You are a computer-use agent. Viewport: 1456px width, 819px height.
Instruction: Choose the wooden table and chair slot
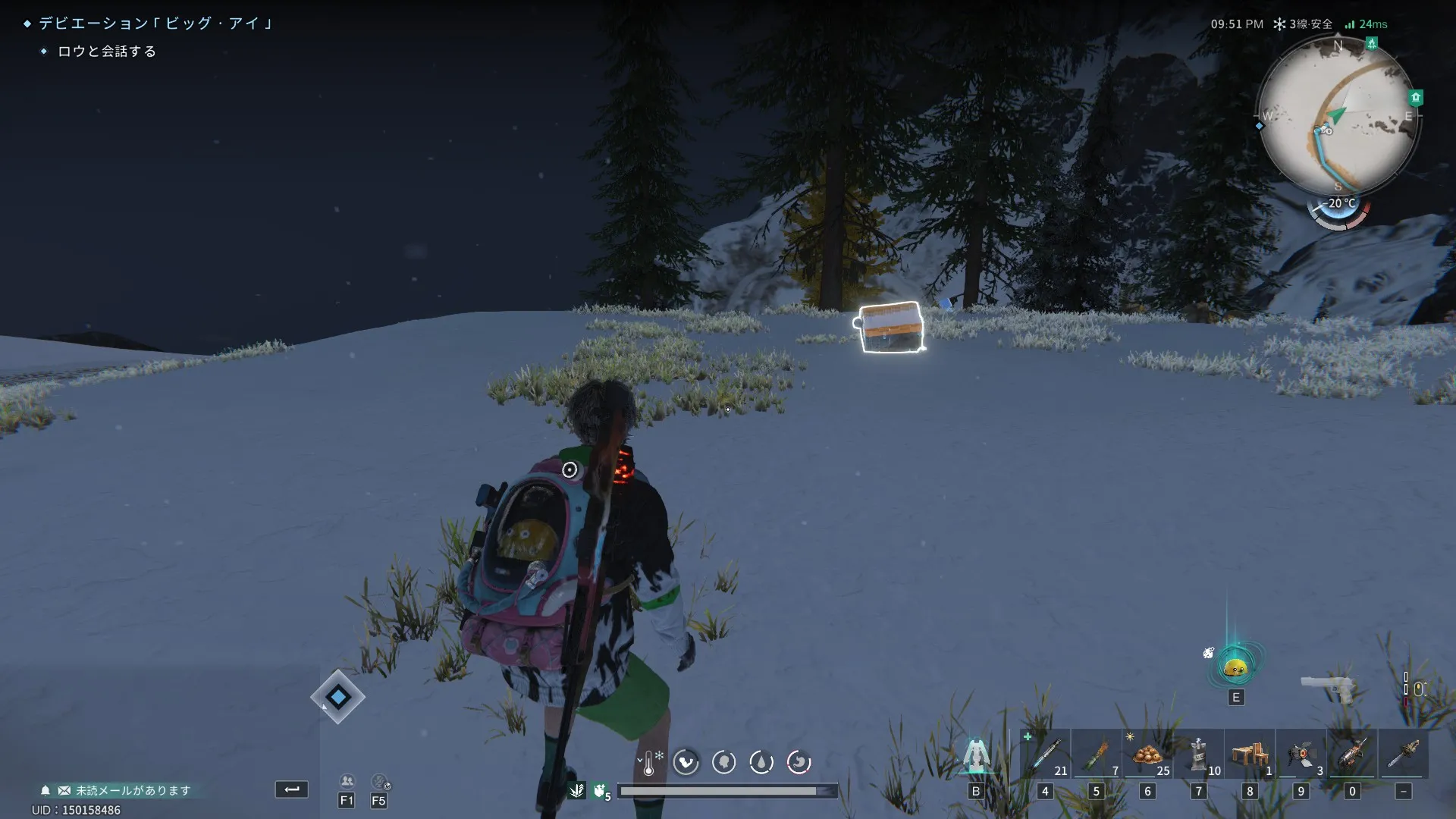click(x=1250, y=755)
